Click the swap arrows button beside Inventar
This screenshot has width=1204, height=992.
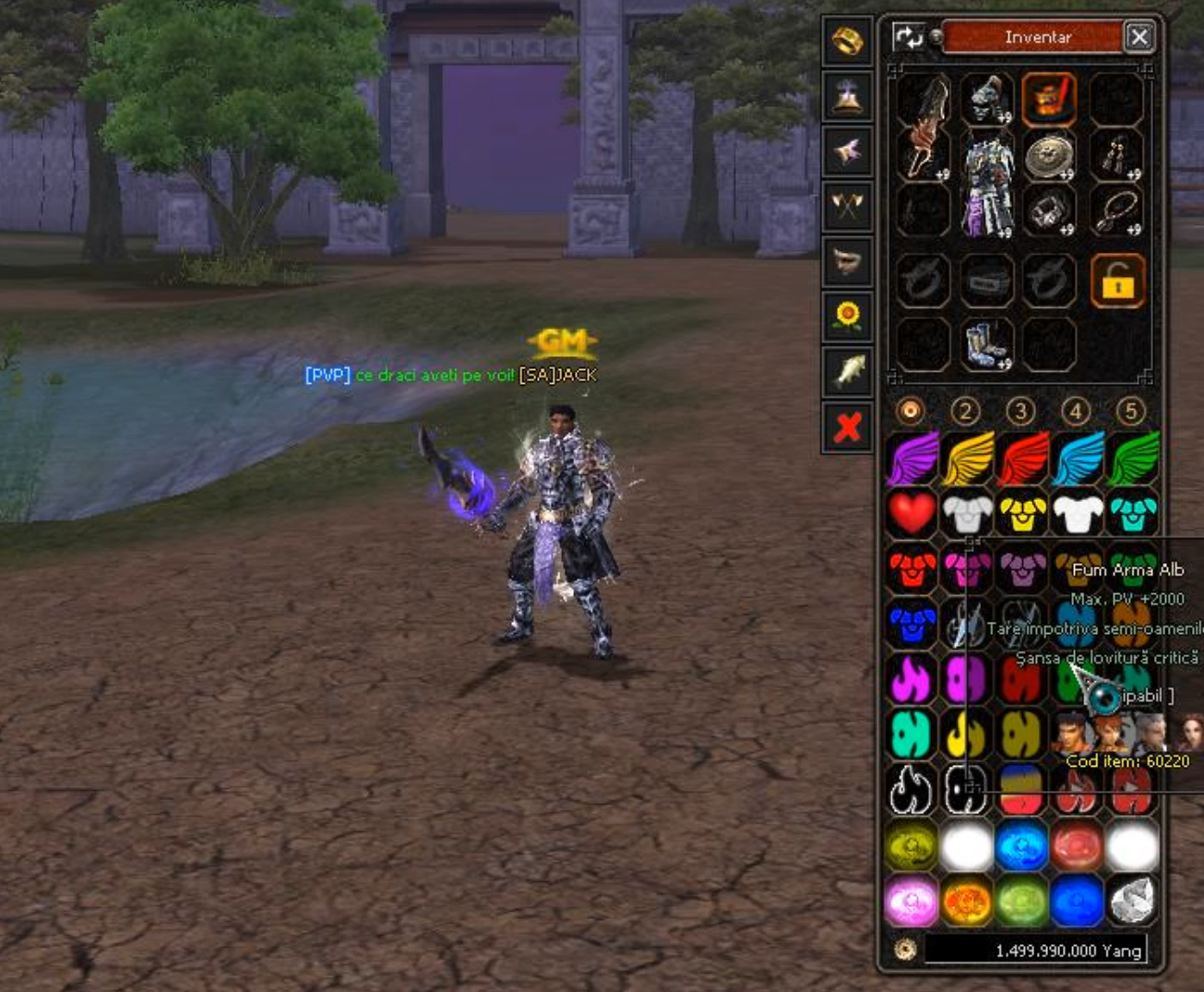click(x=908, y=37)
